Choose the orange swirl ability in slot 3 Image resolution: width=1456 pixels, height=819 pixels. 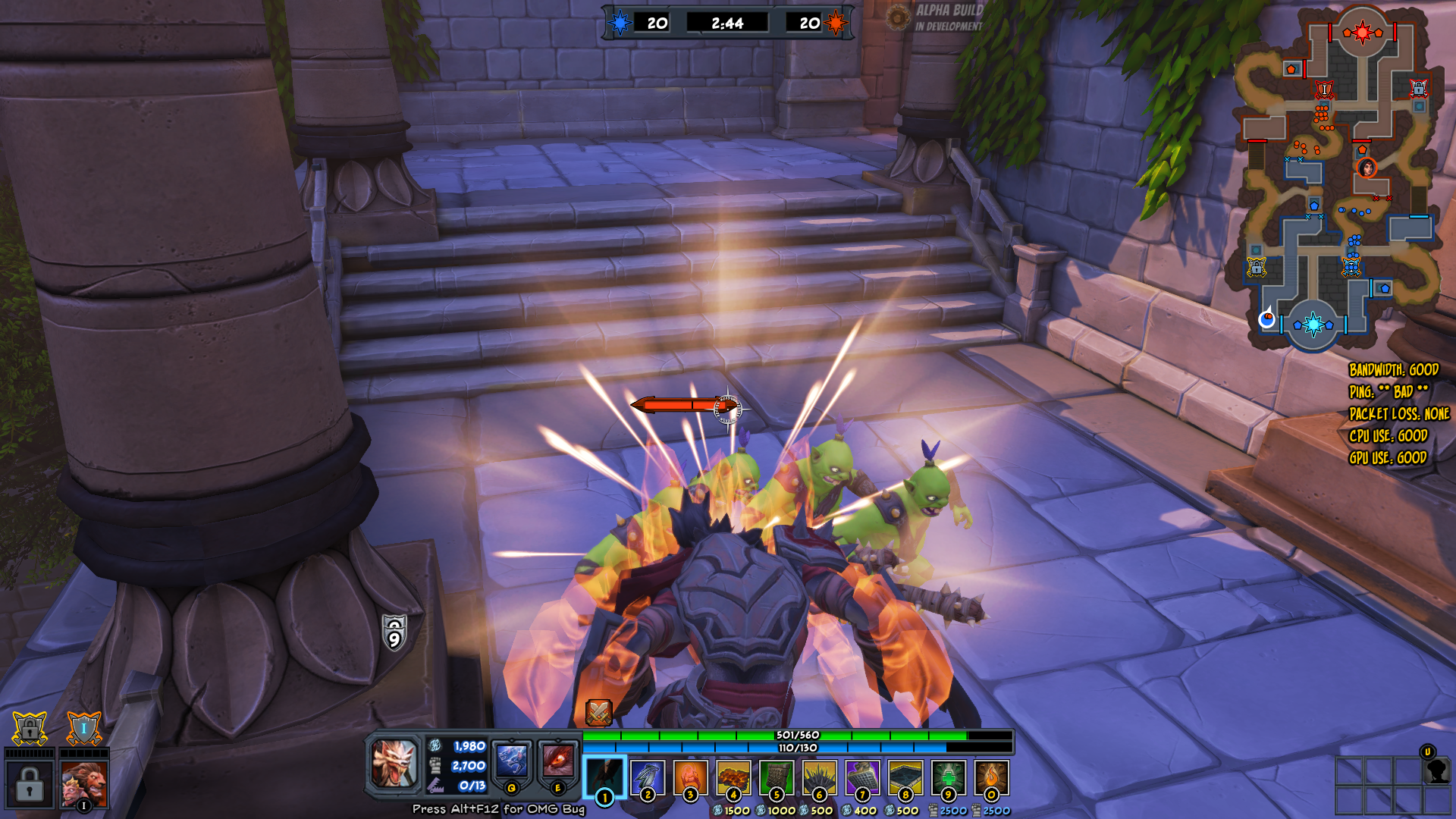pos(690,777)
